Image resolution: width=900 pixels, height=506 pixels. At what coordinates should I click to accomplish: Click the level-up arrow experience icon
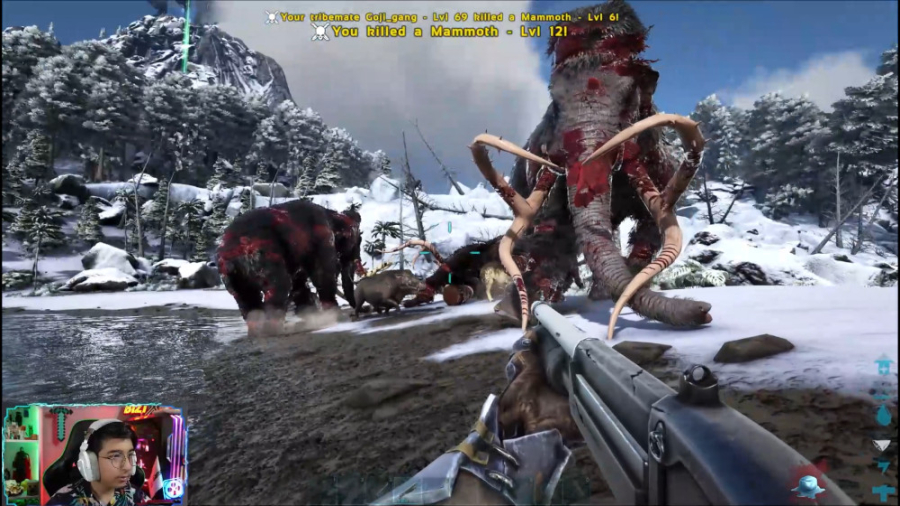[x=883, y=364]
